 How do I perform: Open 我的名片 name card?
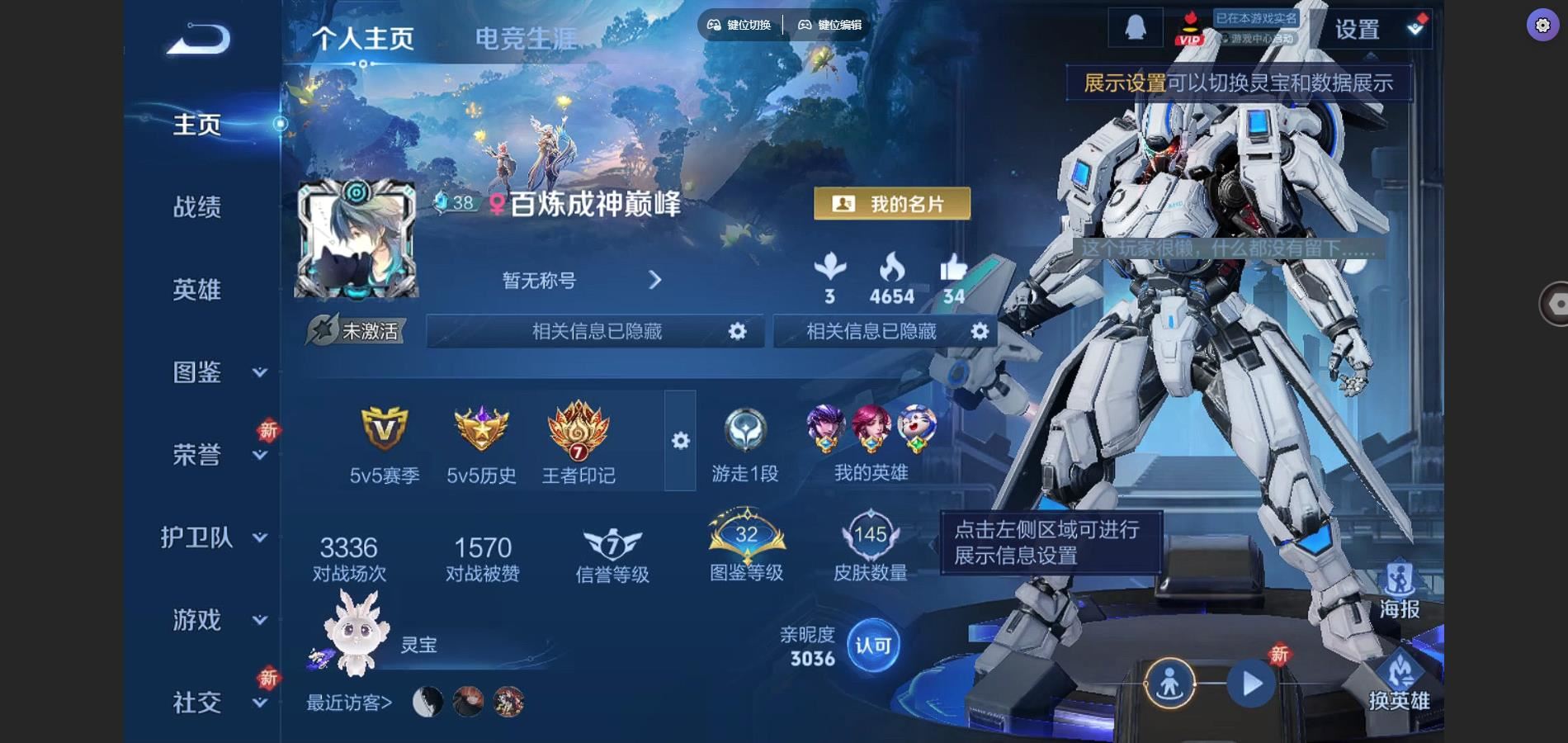892,204
